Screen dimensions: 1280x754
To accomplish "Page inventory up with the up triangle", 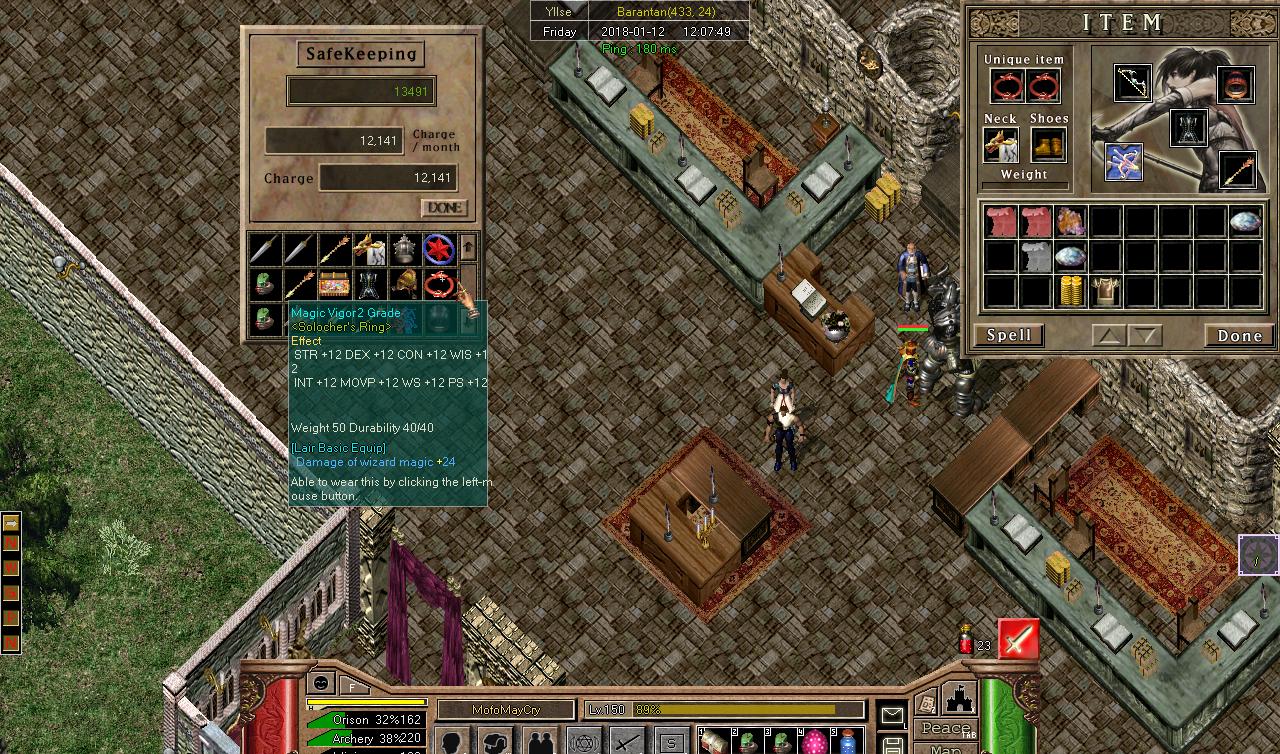I will pyautogui.click(x=1108, y=336).
